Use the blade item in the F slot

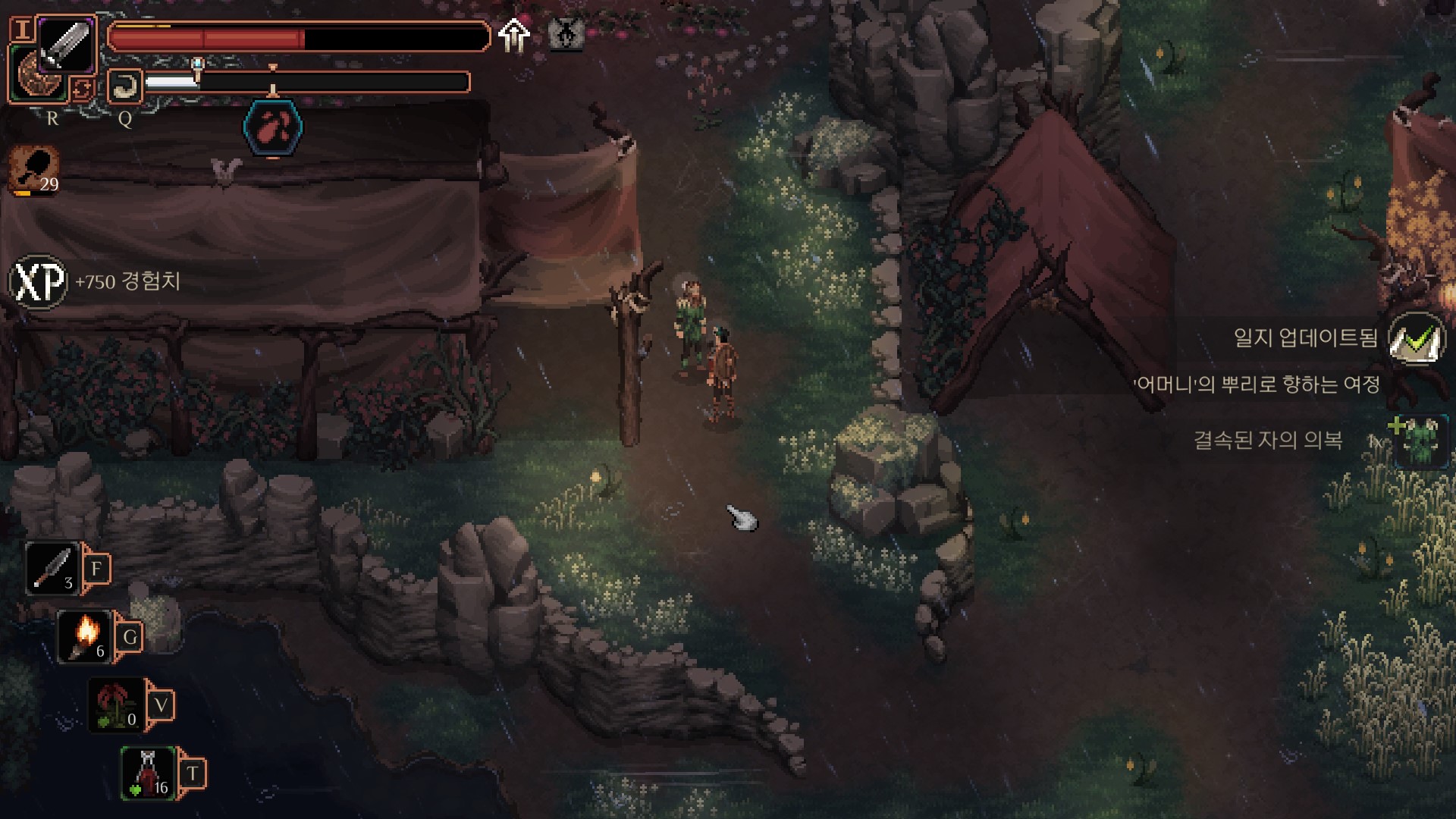(x=53, y=568)
